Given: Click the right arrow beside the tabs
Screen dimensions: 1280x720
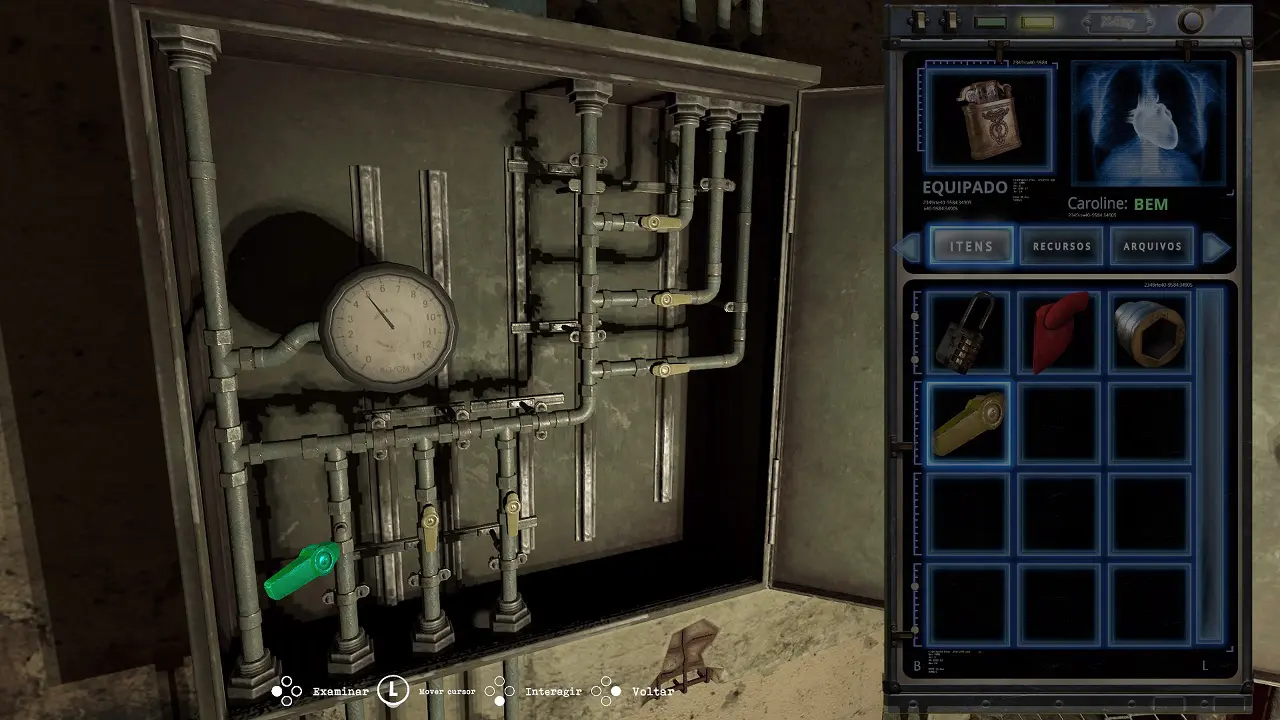Looking at the screenshot, I should point(1215,247).
